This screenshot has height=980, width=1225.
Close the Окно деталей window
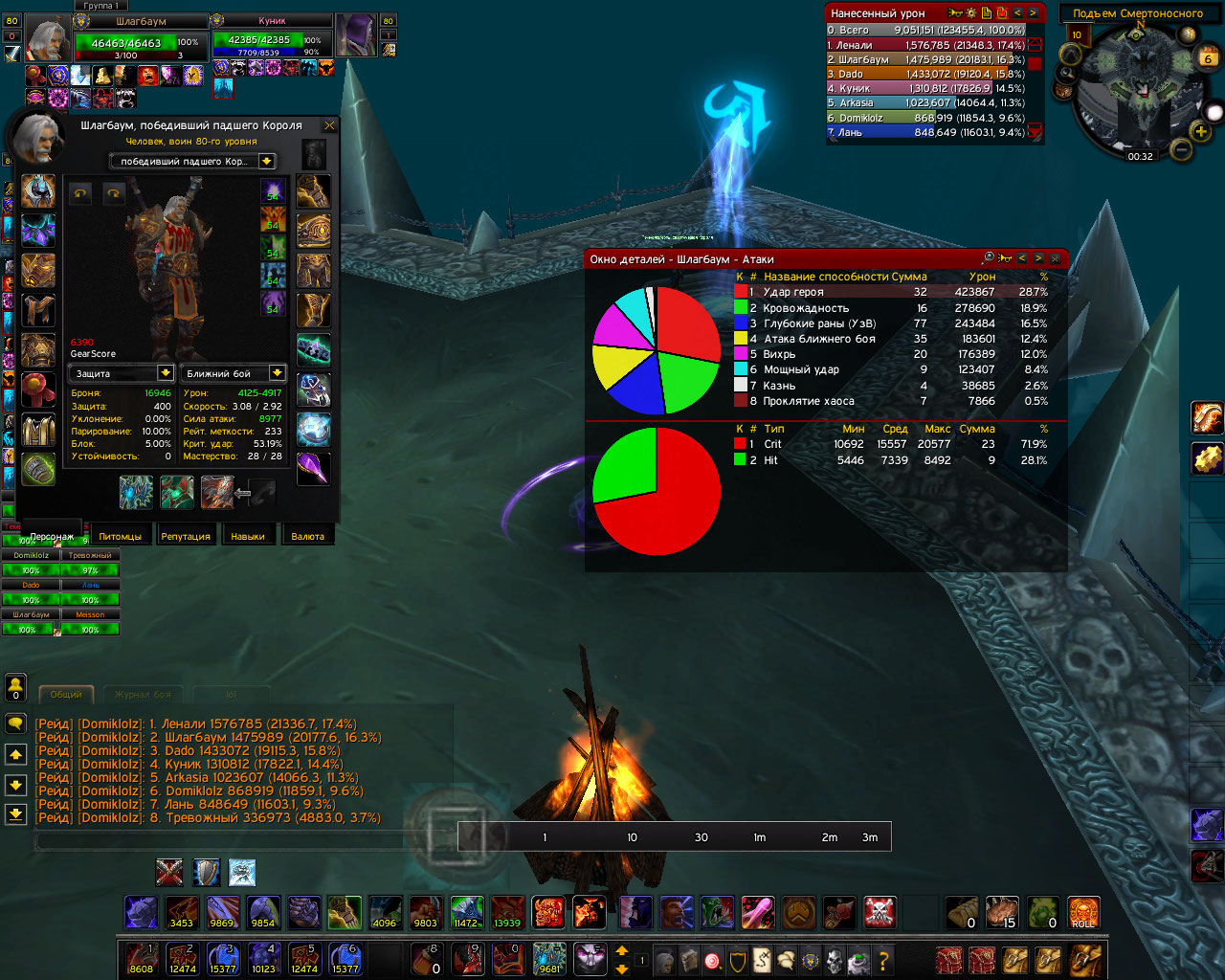coord(1056,258)
